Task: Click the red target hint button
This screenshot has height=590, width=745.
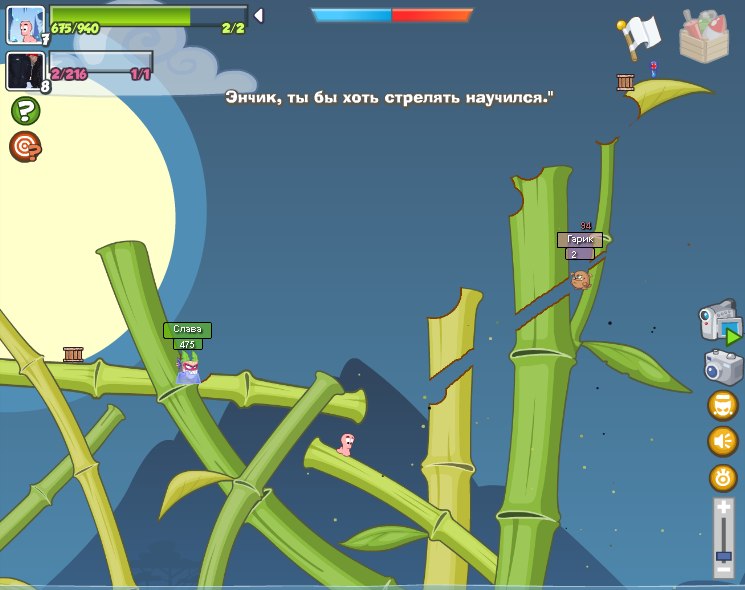Action: click(x=25, y=147)
